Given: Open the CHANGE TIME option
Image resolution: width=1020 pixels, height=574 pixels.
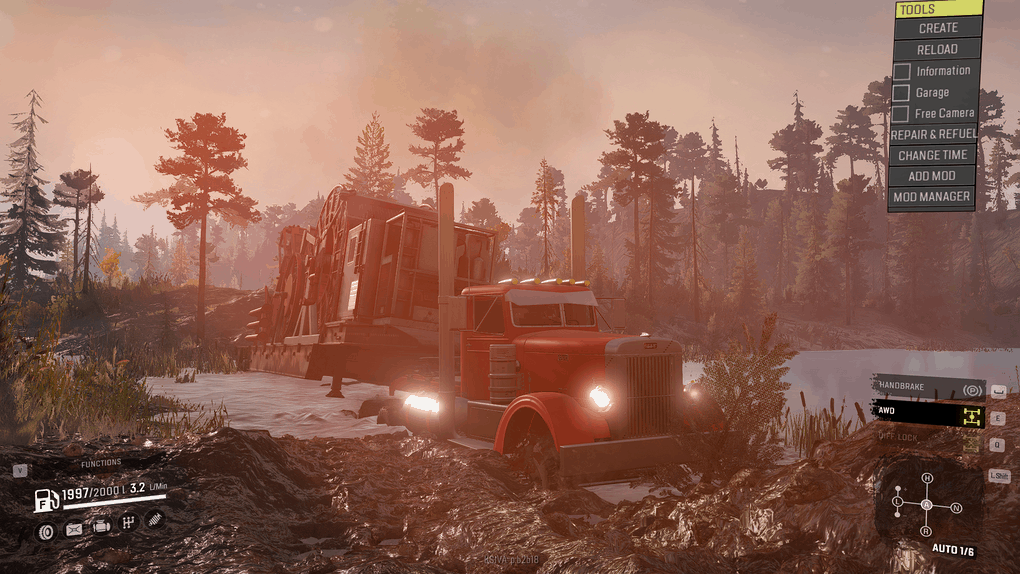Looking at the screenshot, I should coord(932,155).
